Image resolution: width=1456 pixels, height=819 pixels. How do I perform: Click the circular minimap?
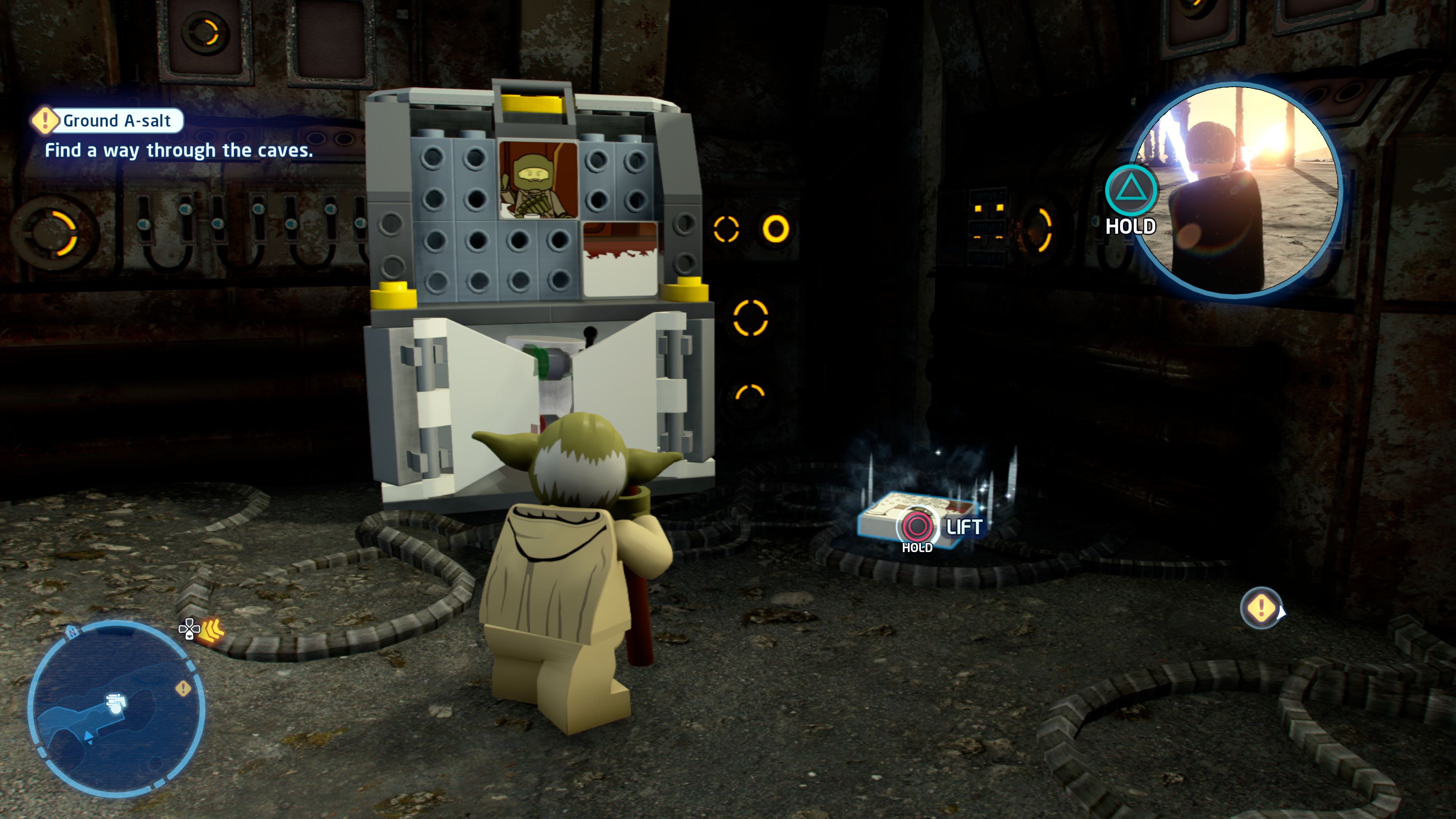point(116,708)
